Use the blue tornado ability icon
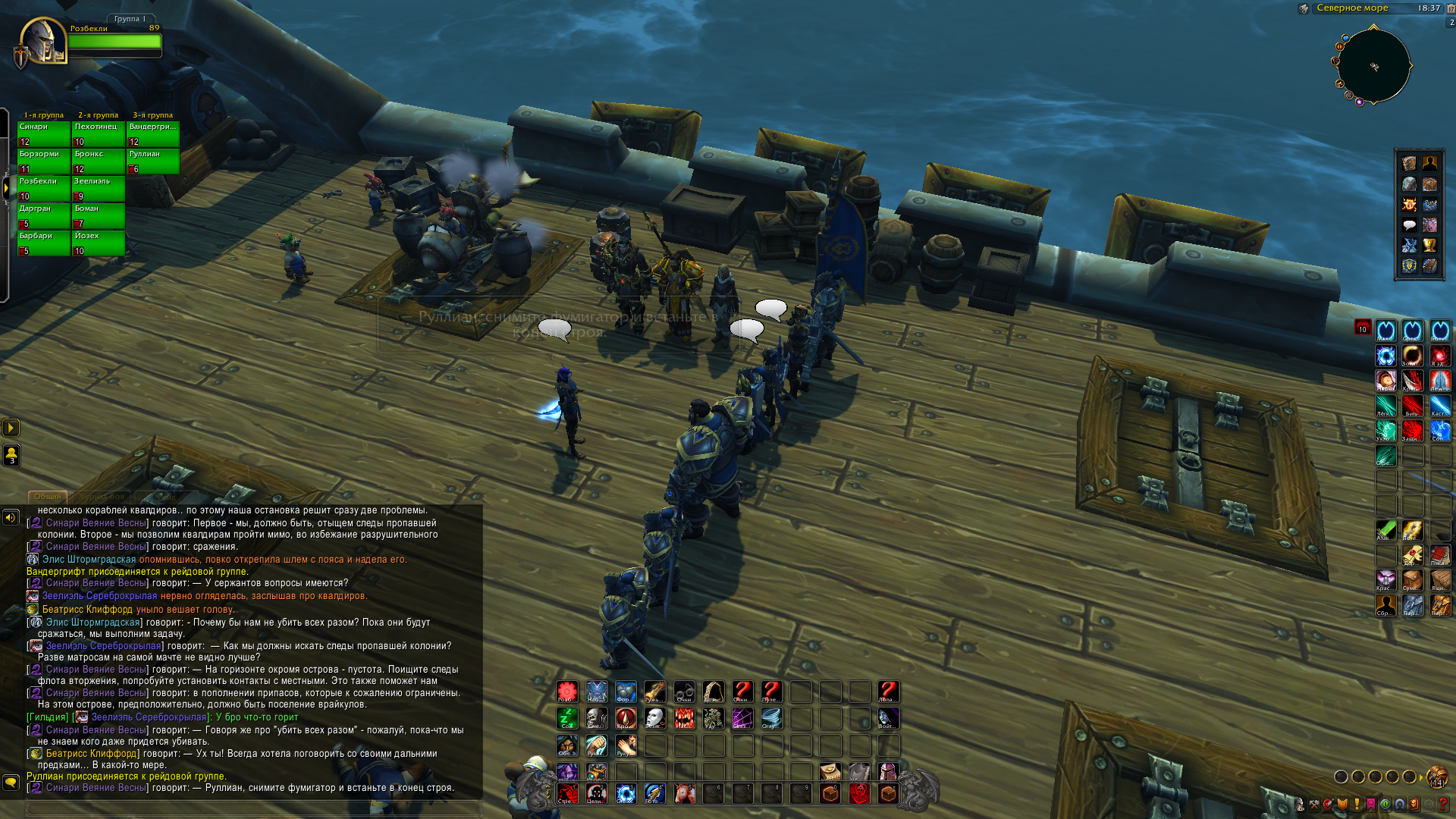This screenshot has width=1456, height=819. (771, 718)
